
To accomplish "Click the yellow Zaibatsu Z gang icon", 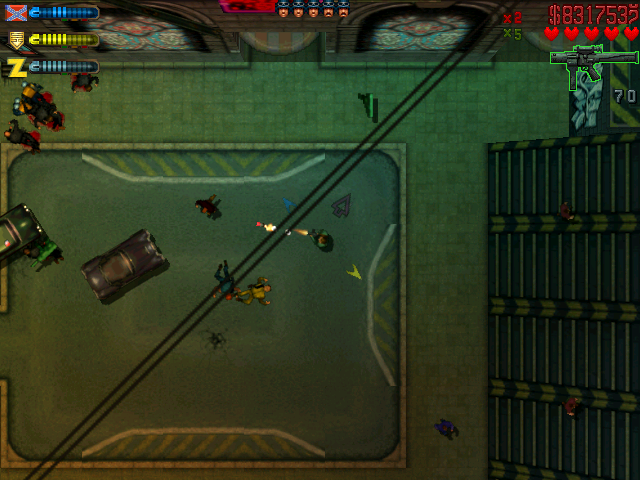I will pos(16,67).
